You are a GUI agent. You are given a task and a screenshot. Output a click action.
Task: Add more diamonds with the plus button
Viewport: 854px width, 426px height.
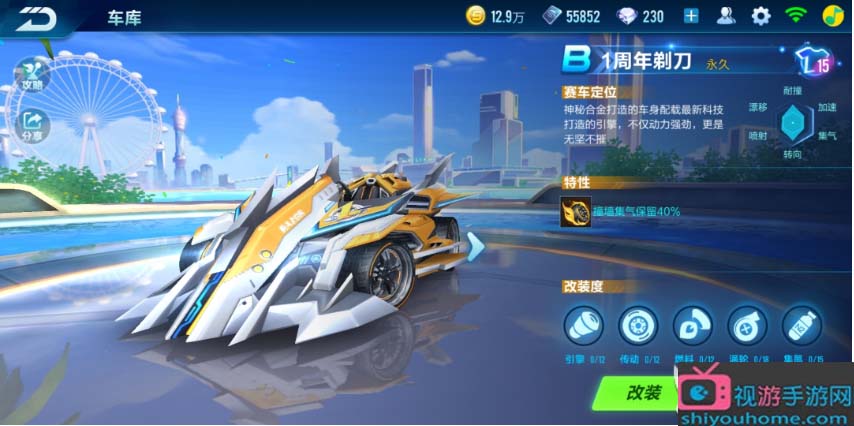[x=691, y=16]
